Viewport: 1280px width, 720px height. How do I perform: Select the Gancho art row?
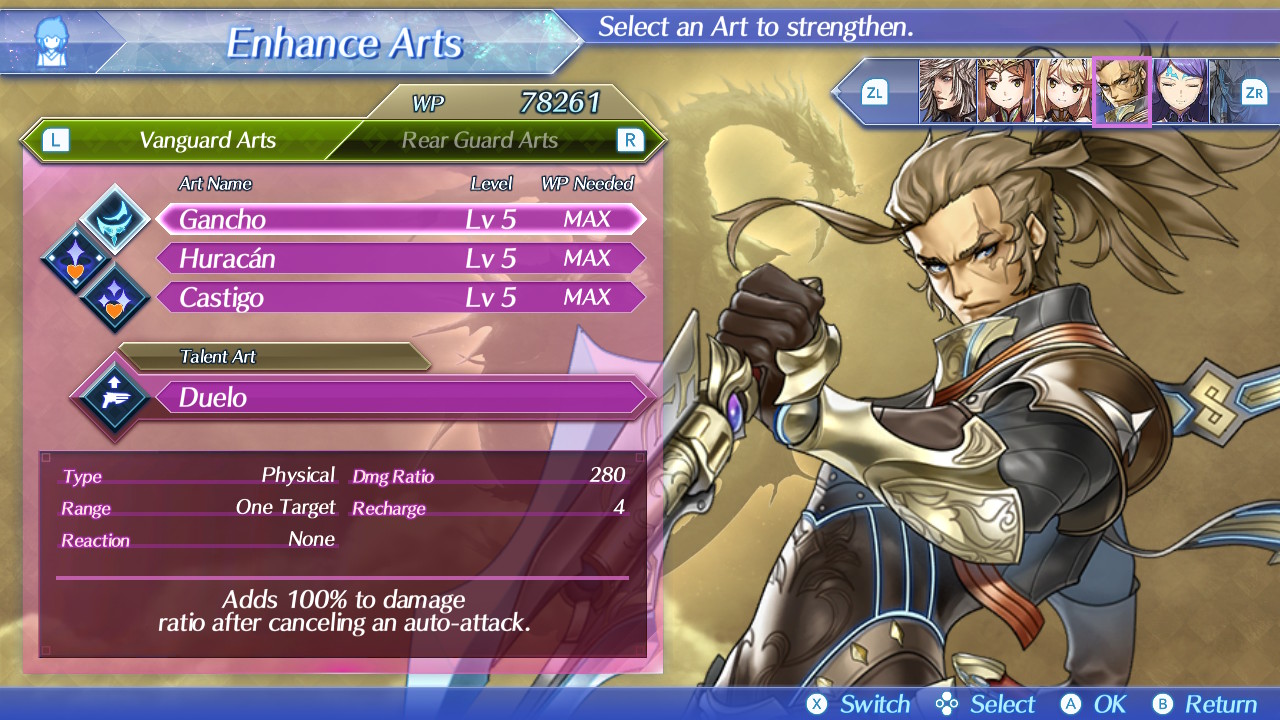pos(400,219)
